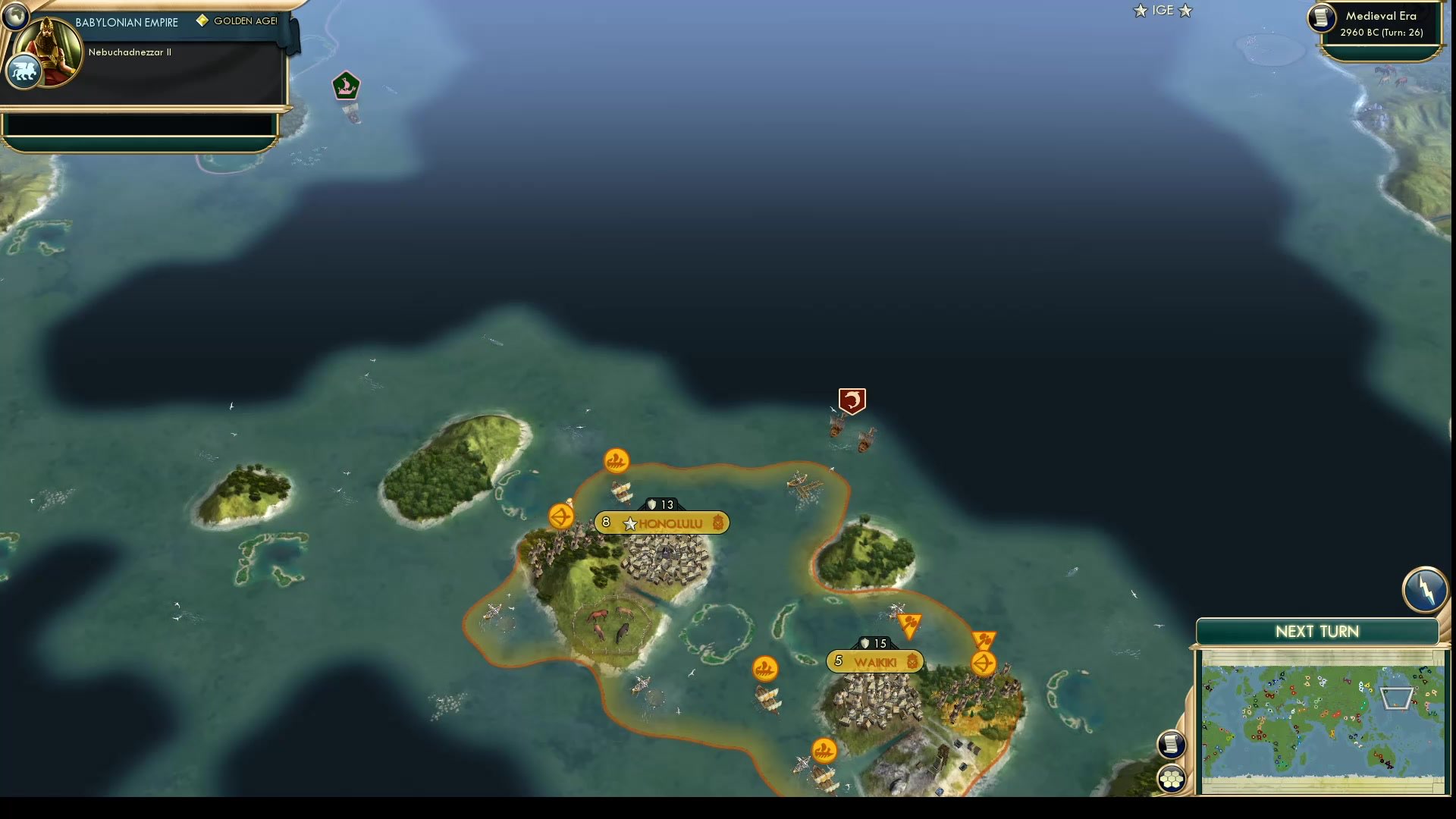Viewport: 1456px width, 819px height.
Task: Toggle the IGE editor at the top
Action: [x=1162, y=11]
